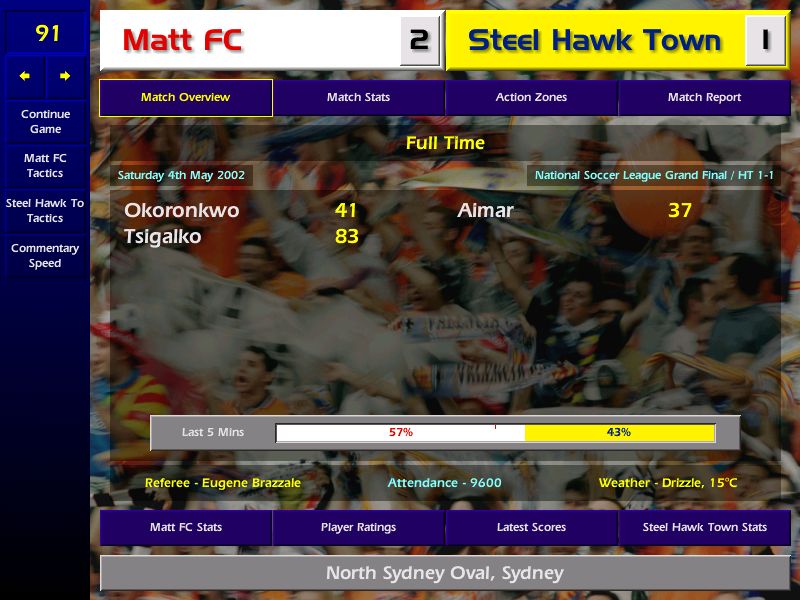This screenshot has height=600, width=800.
Task: Select goalscorer Aimar
Action: 485,211
